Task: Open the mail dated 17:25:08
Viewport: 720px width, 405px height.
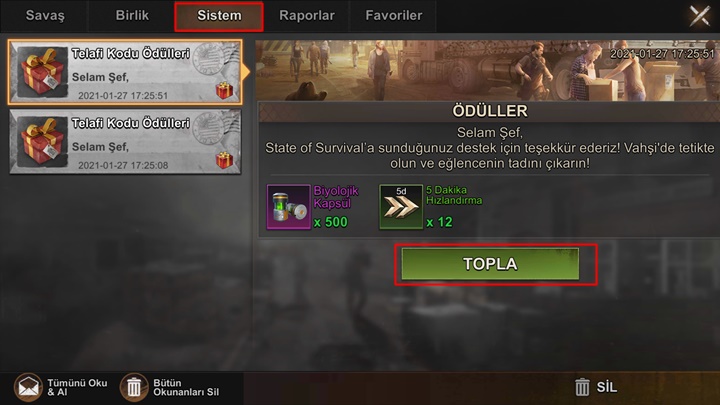Action: (x=124, y=142)
